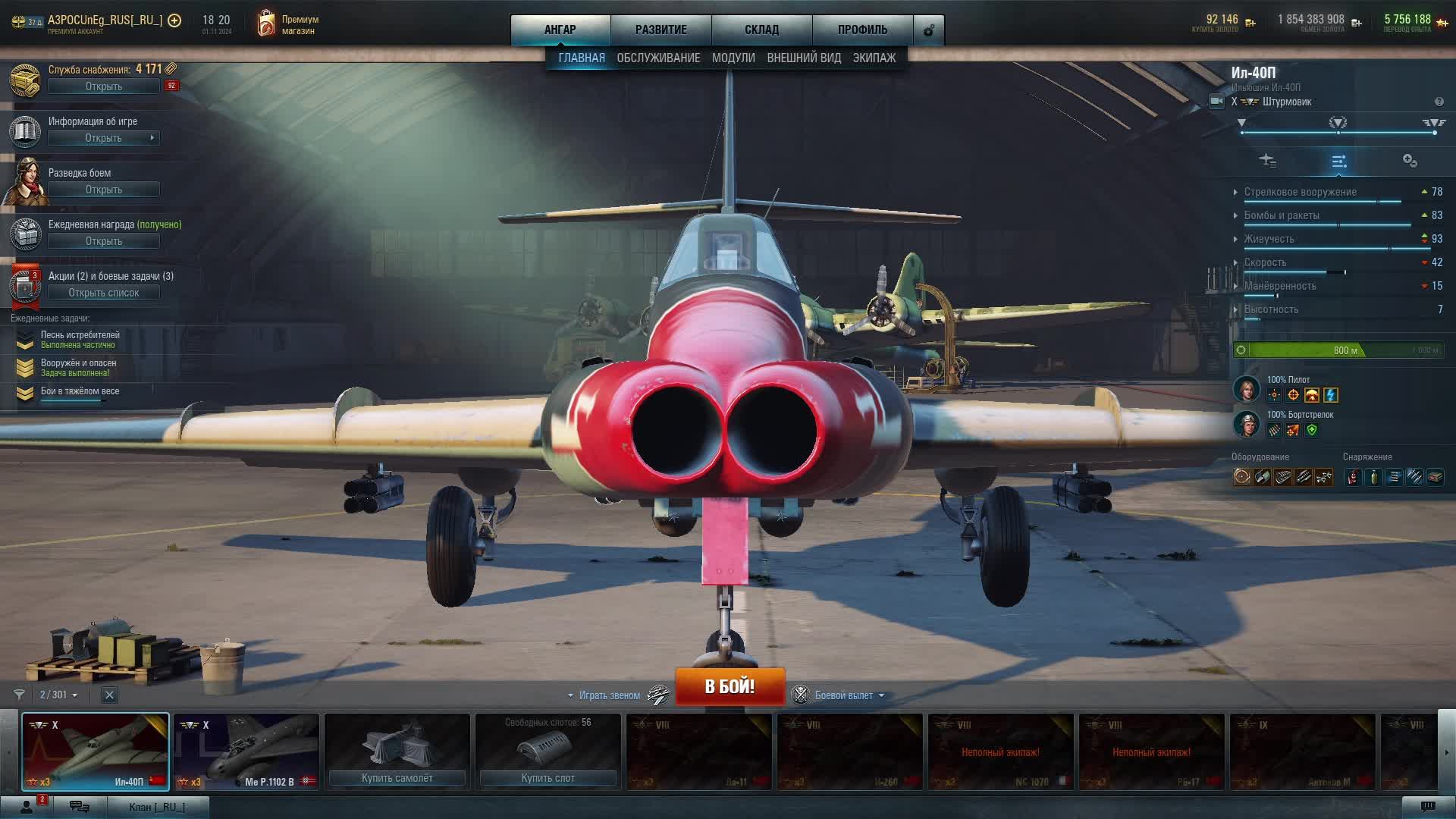Select the Me P.1102 B aircraft card
Image resolution: width=1456 pixels, height=819 pixels.
(x=246, y=751)
